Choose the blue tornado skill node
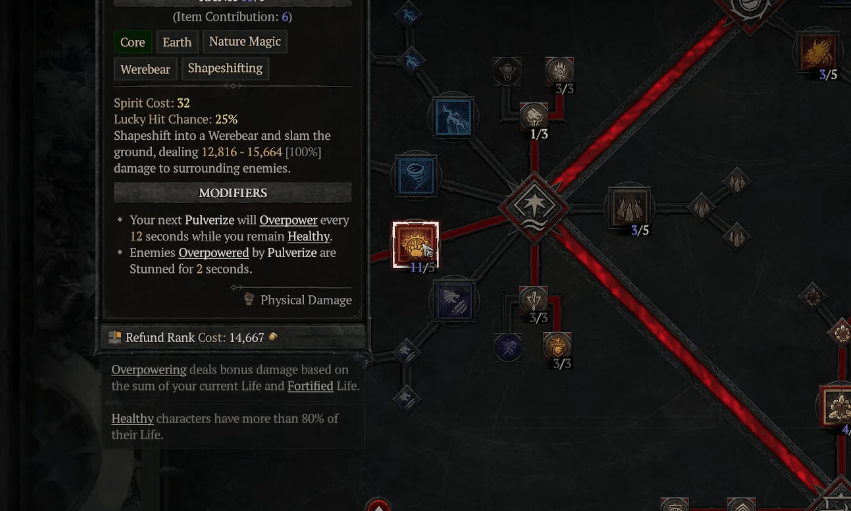The height and width of the screenshot is (511, 851). (x=415, y=176)
